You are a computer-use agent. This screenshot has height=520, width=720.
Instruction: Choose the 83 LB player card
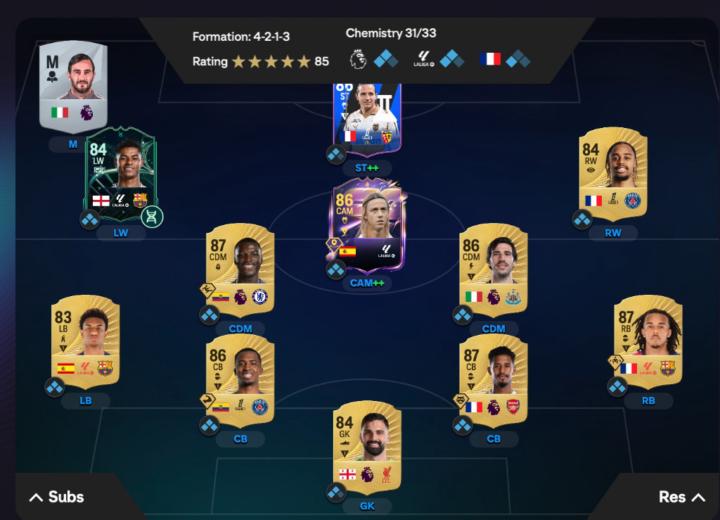point(85,340)
